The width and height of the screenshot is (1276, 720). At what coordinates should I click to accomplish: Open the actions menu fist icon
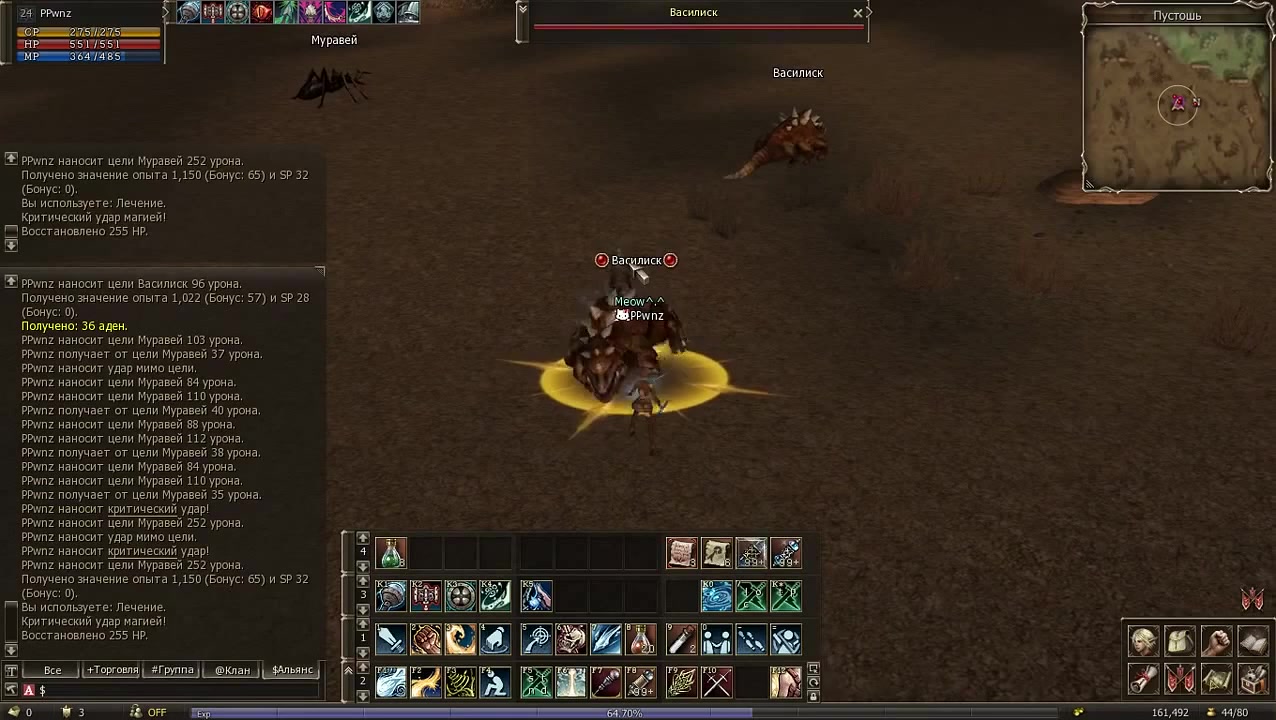pos(1216,641)
